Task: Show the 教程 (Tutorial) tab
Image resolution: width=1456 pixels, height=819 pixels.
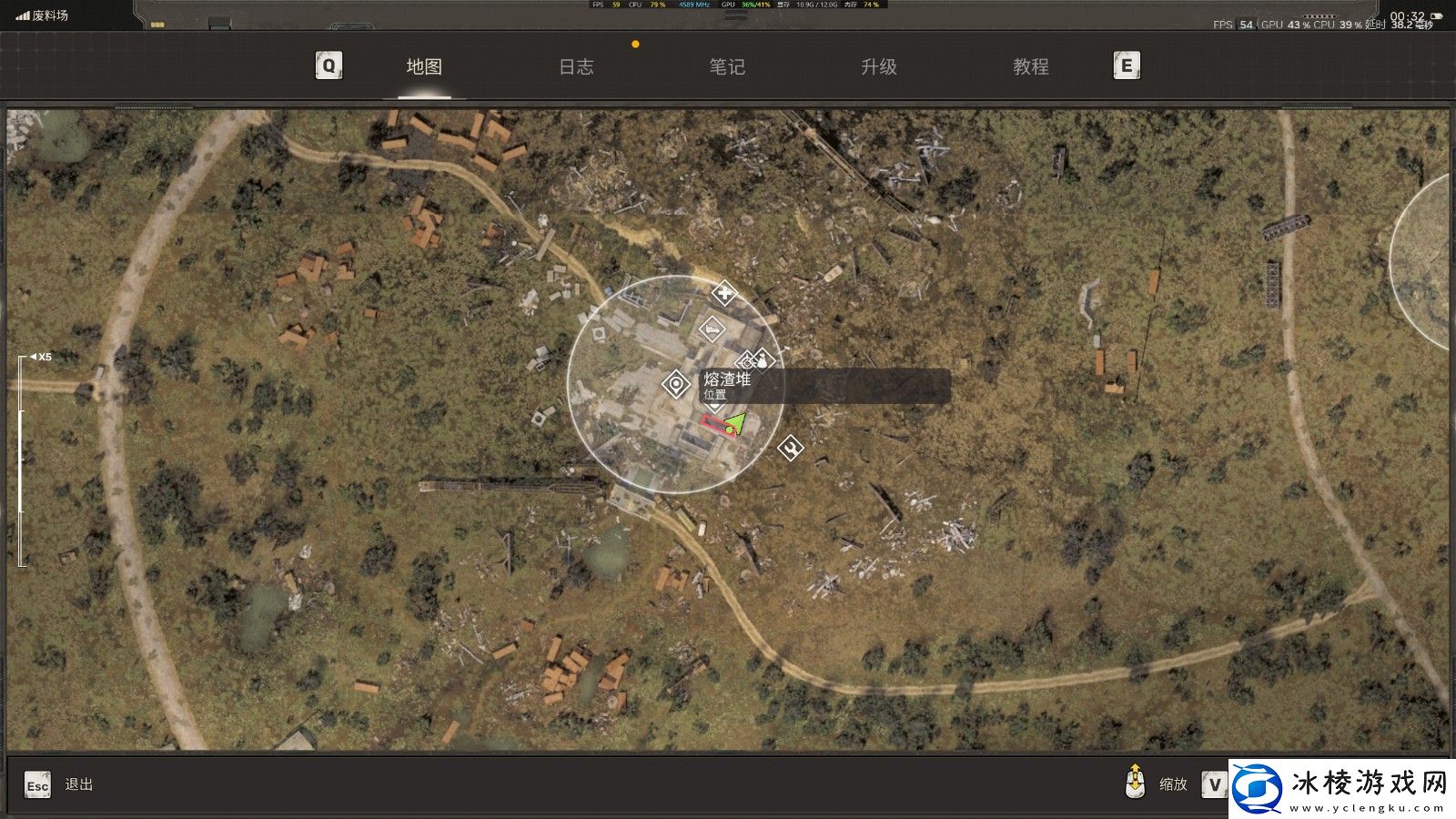Action: tap(1031, 66)
